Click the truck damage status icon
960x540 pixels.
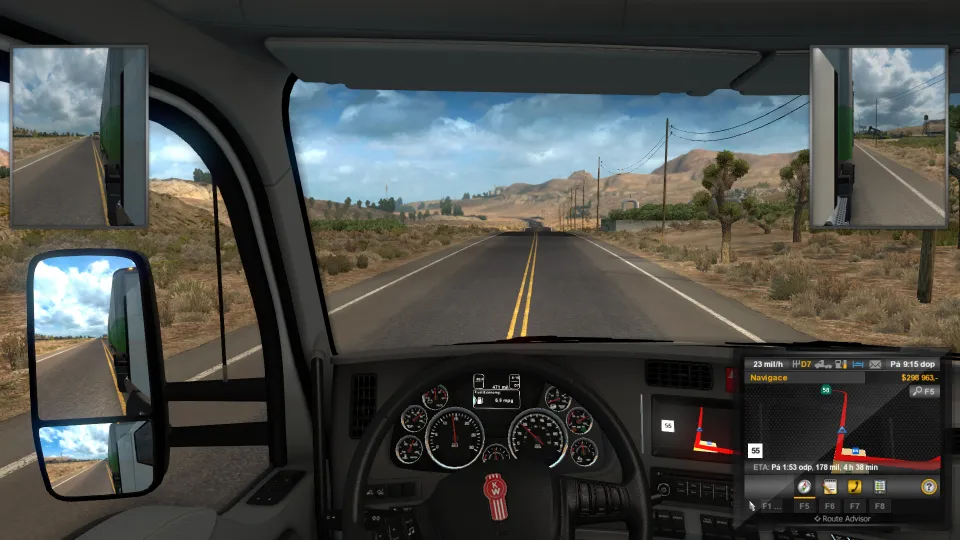point(820,364)
